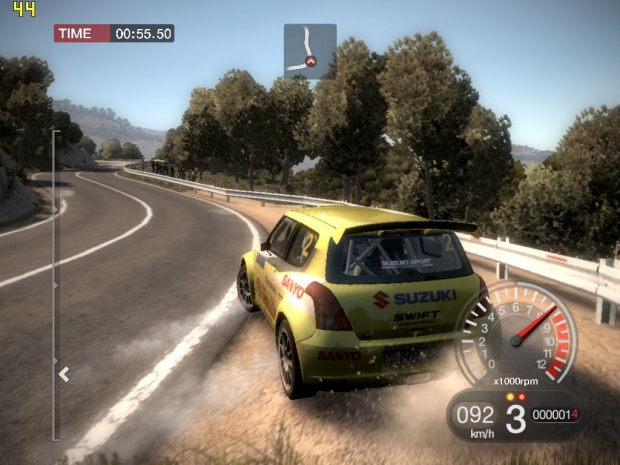Click the RPM tachometer dial
Image resolution: width=620 pixels, height=465 pixels.
(516, 333)
